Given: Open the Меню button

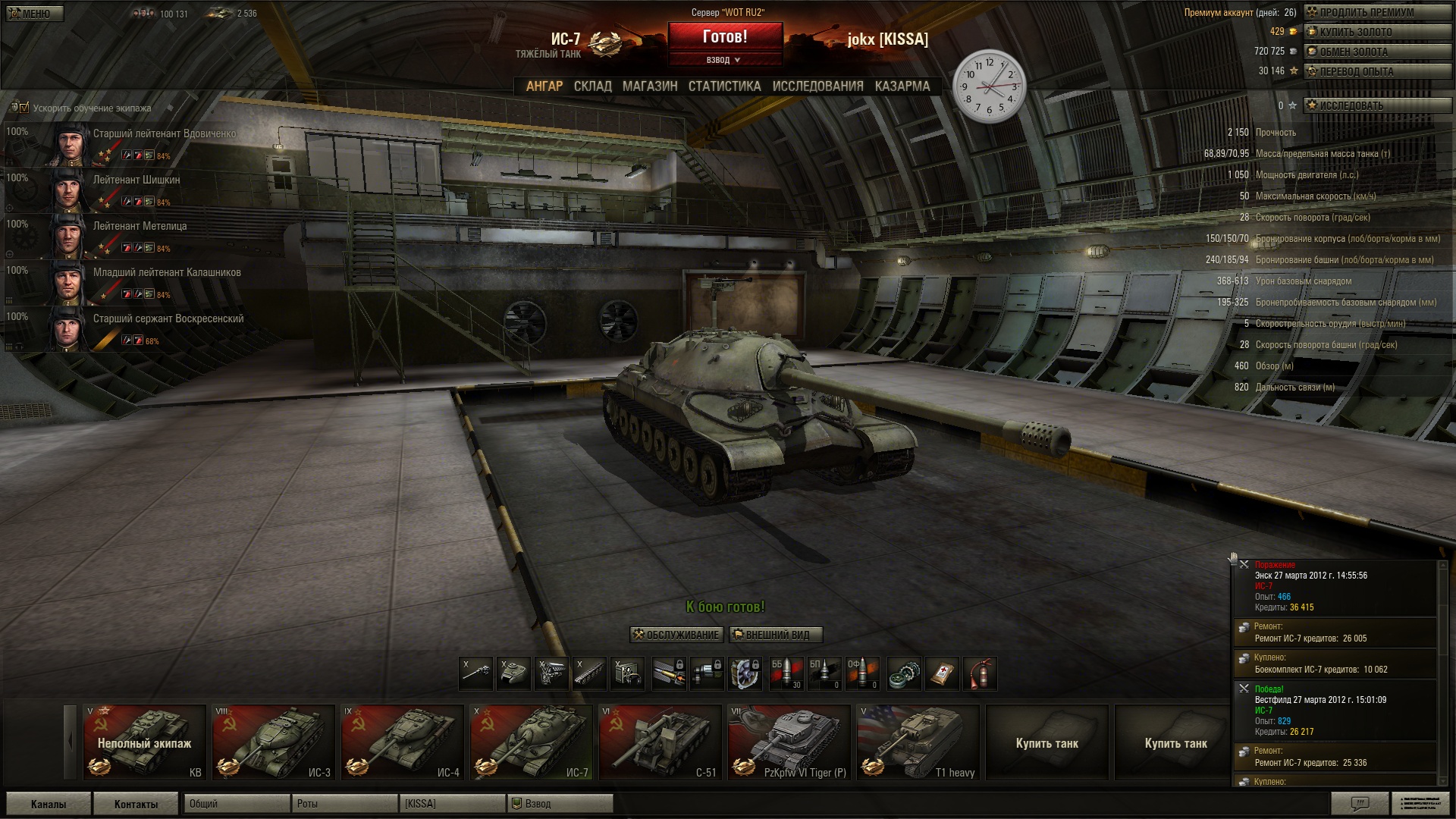Looking at the screenshot, I should pos(34,14).
